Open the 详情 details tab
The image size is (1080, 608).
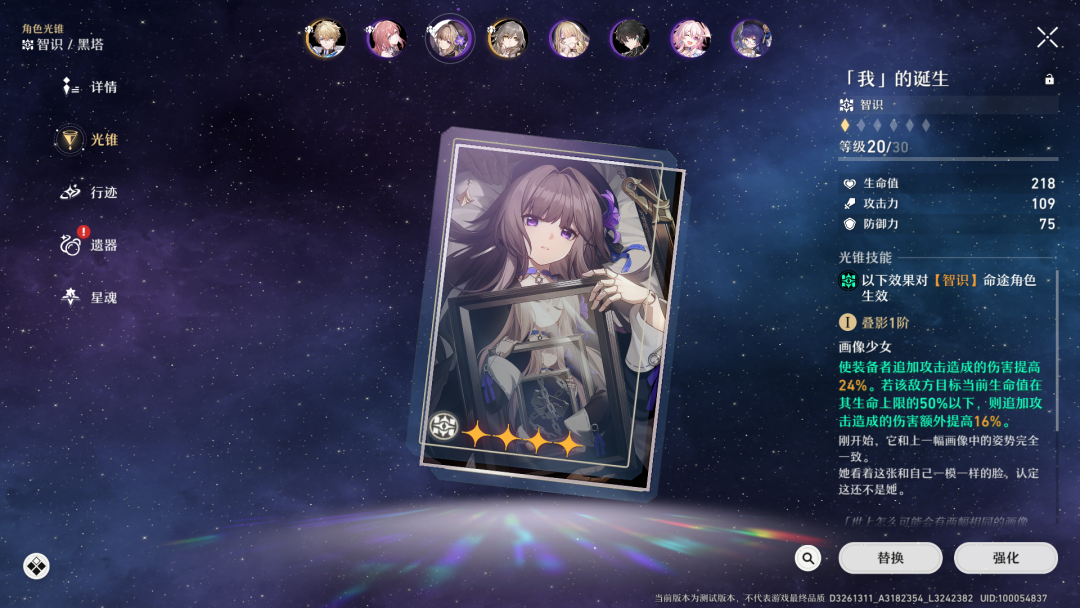click(90, 87)
